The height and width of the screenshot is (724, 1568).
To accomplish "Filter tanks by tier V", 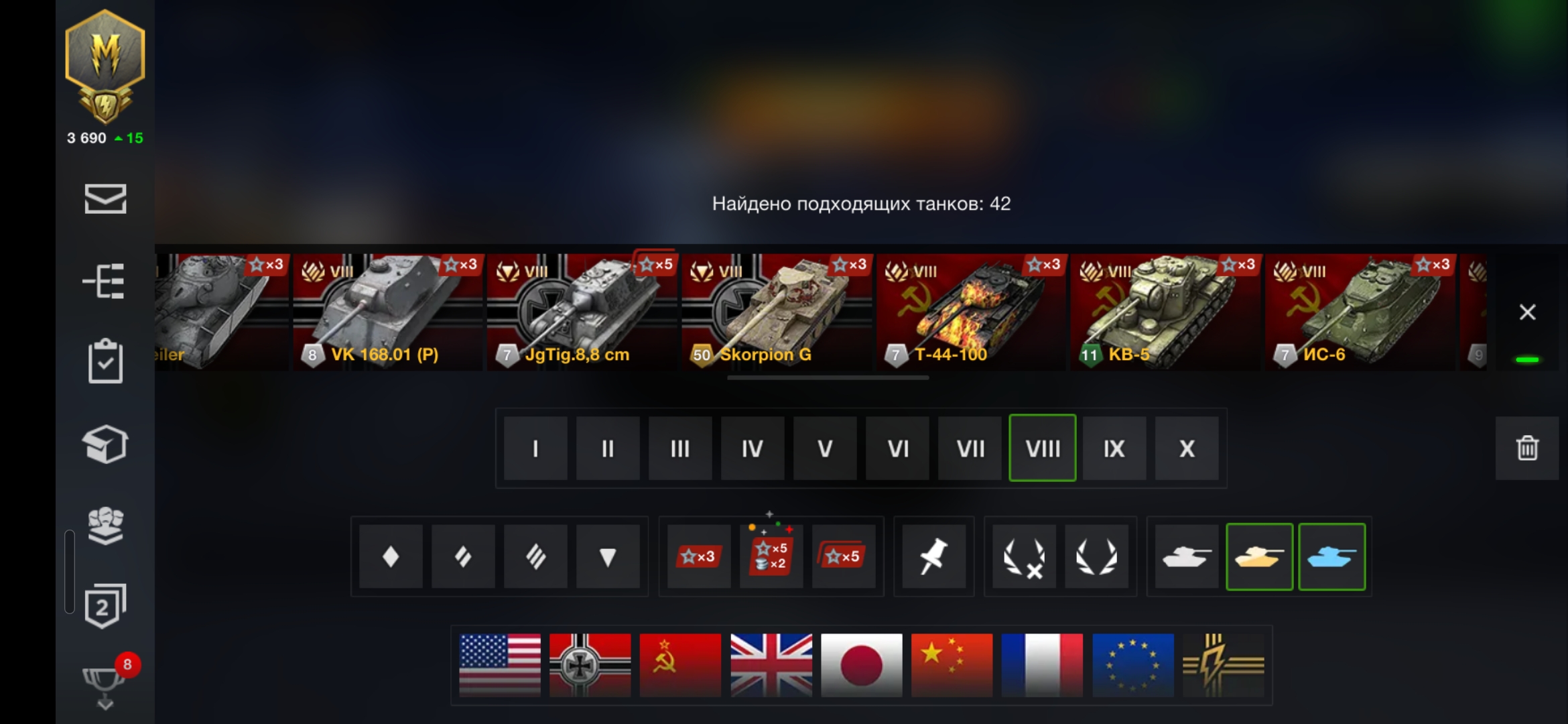I will tap(825, 448).
